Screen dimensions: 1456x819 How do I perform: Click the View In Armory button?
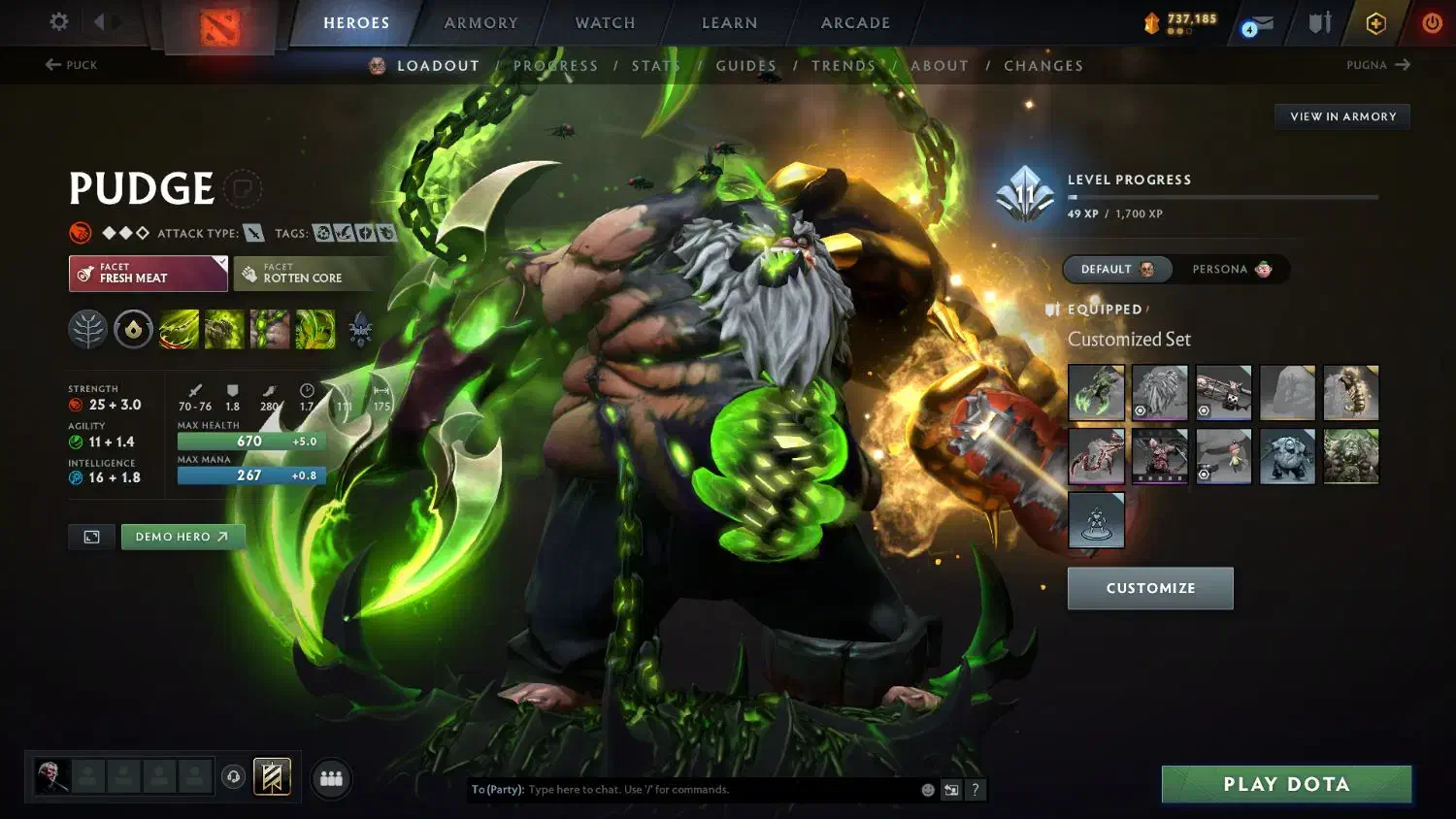1341,115
